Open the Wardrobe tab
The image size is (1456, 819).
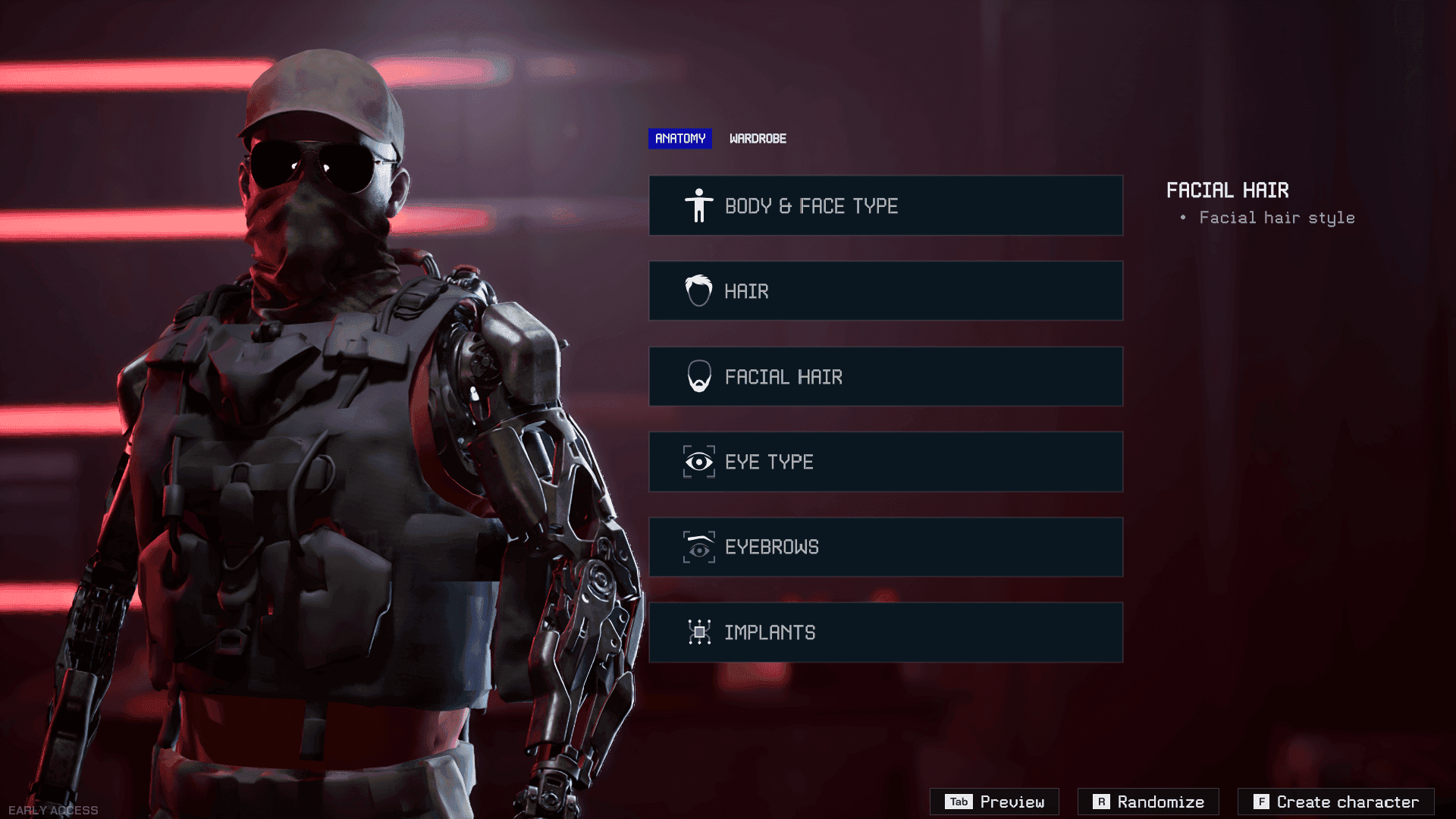(758, 139)
